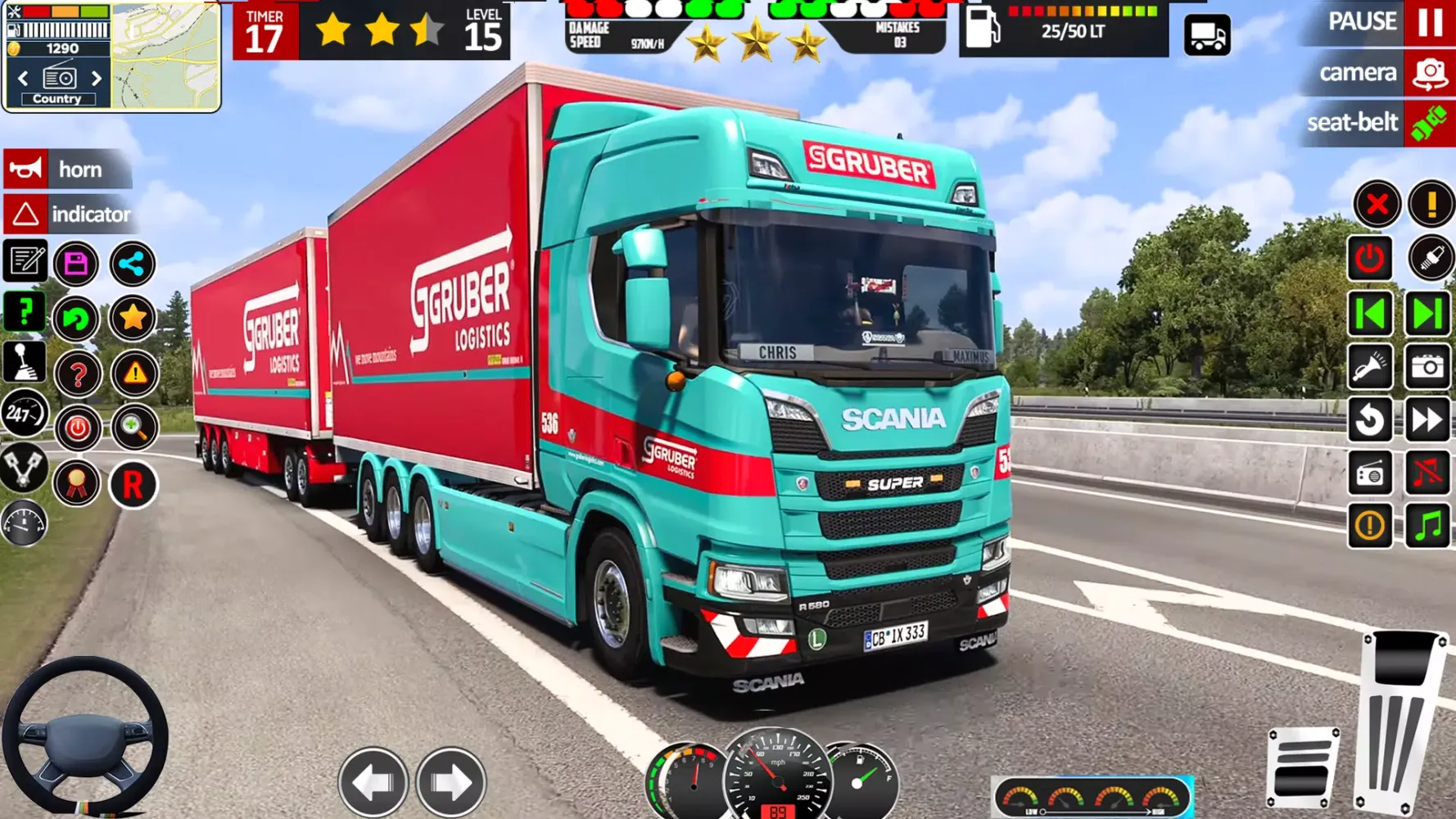Switch the camera view
Image resolution: width=1456 pixels, height=819 pixels.
click(x=1429, y=74)
